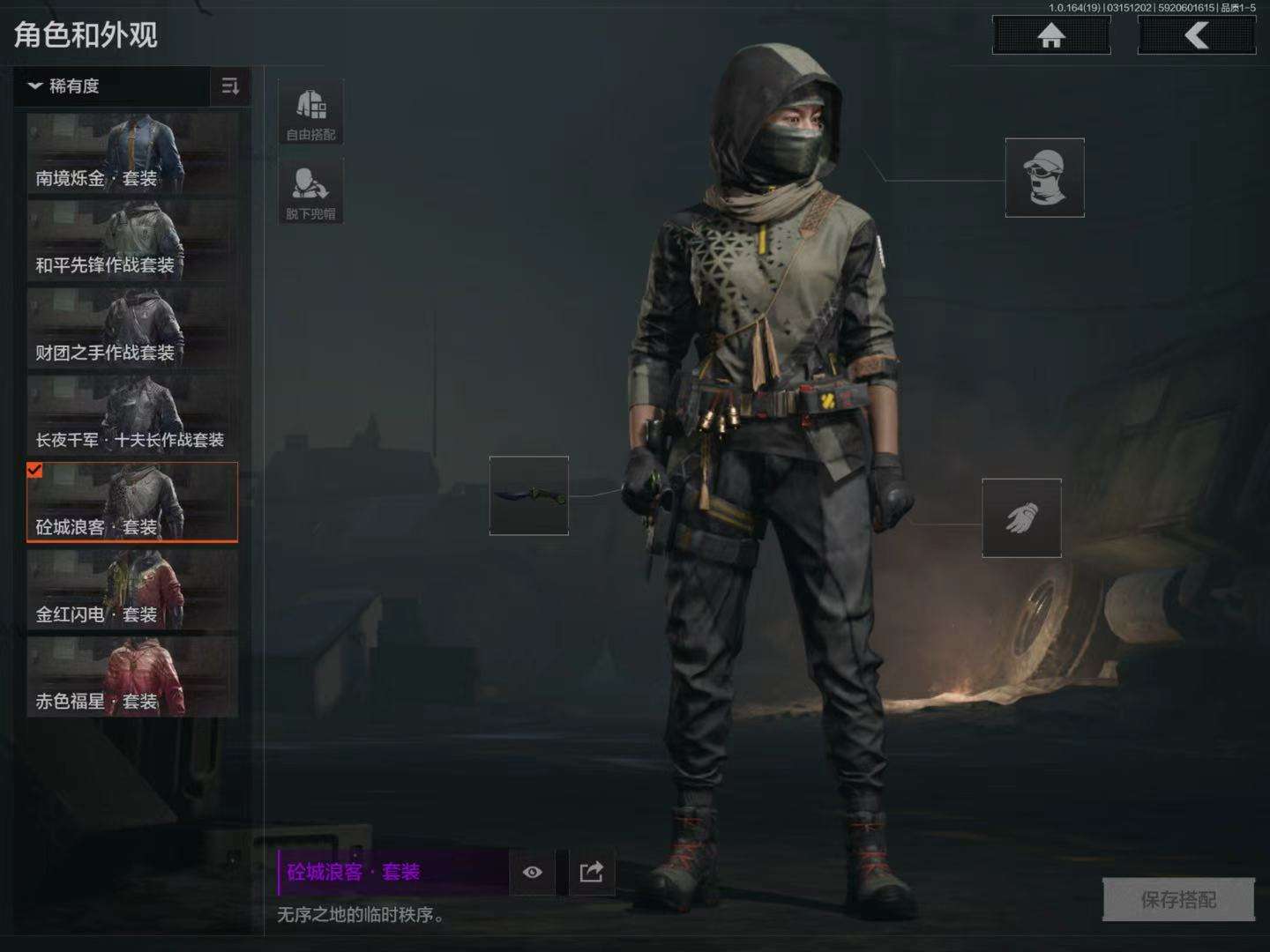Open the headwear mask slot
The image size is (1270, 952).
point(1044,177)
